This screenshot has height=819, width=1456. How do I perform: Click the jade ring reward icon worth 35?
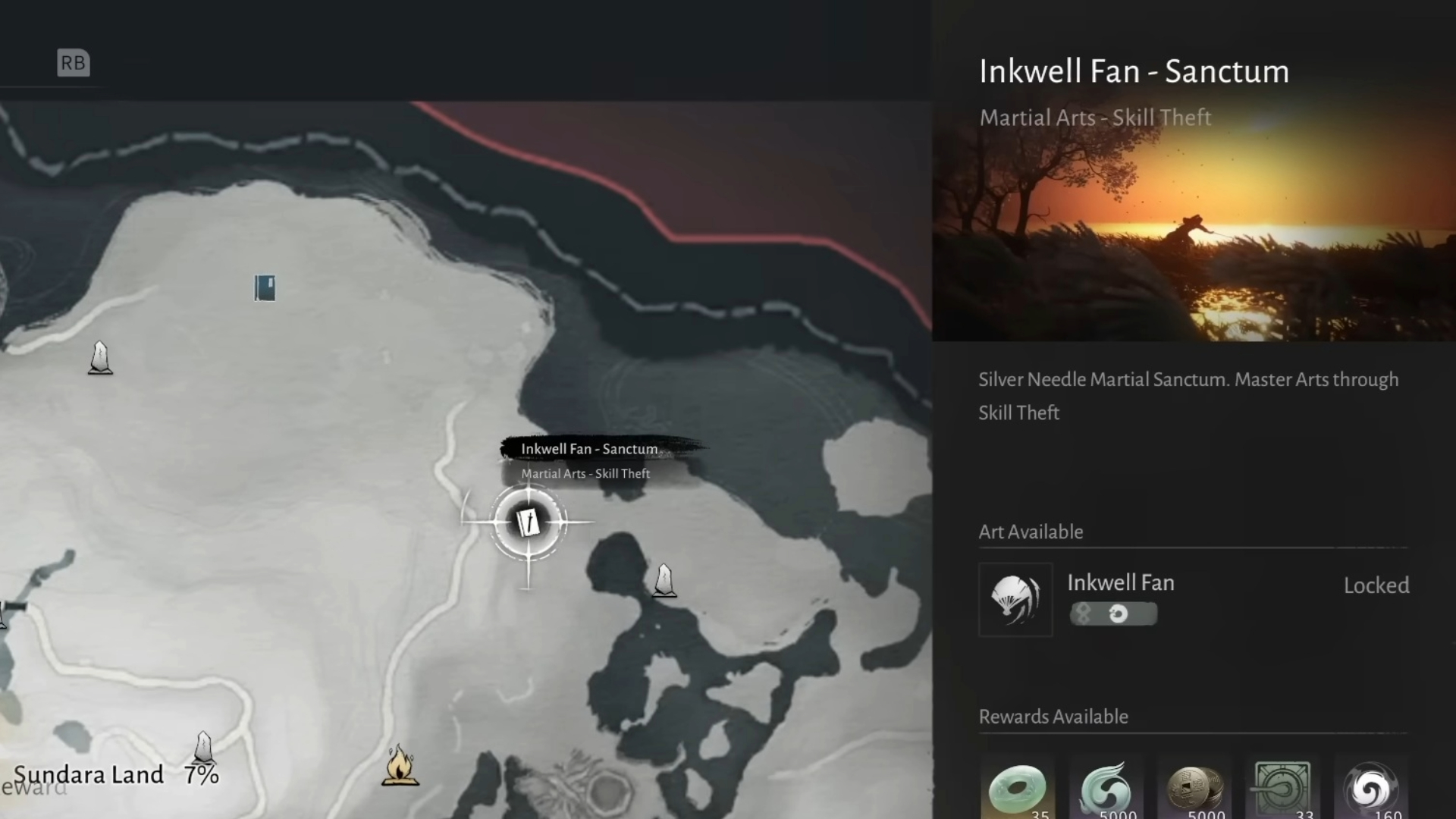(1018, 790)
